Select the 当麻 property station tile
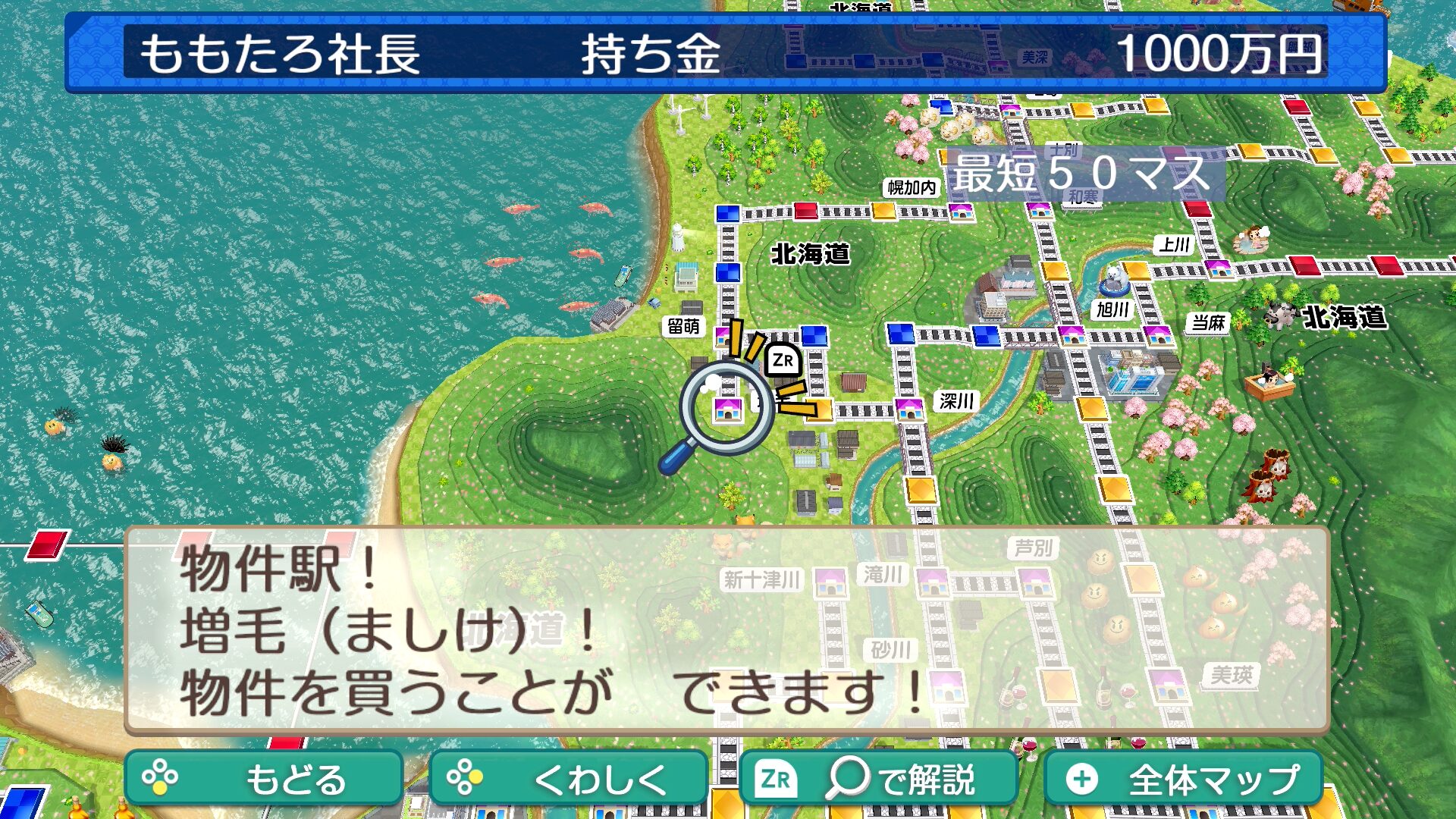 tap(1158, 334)
